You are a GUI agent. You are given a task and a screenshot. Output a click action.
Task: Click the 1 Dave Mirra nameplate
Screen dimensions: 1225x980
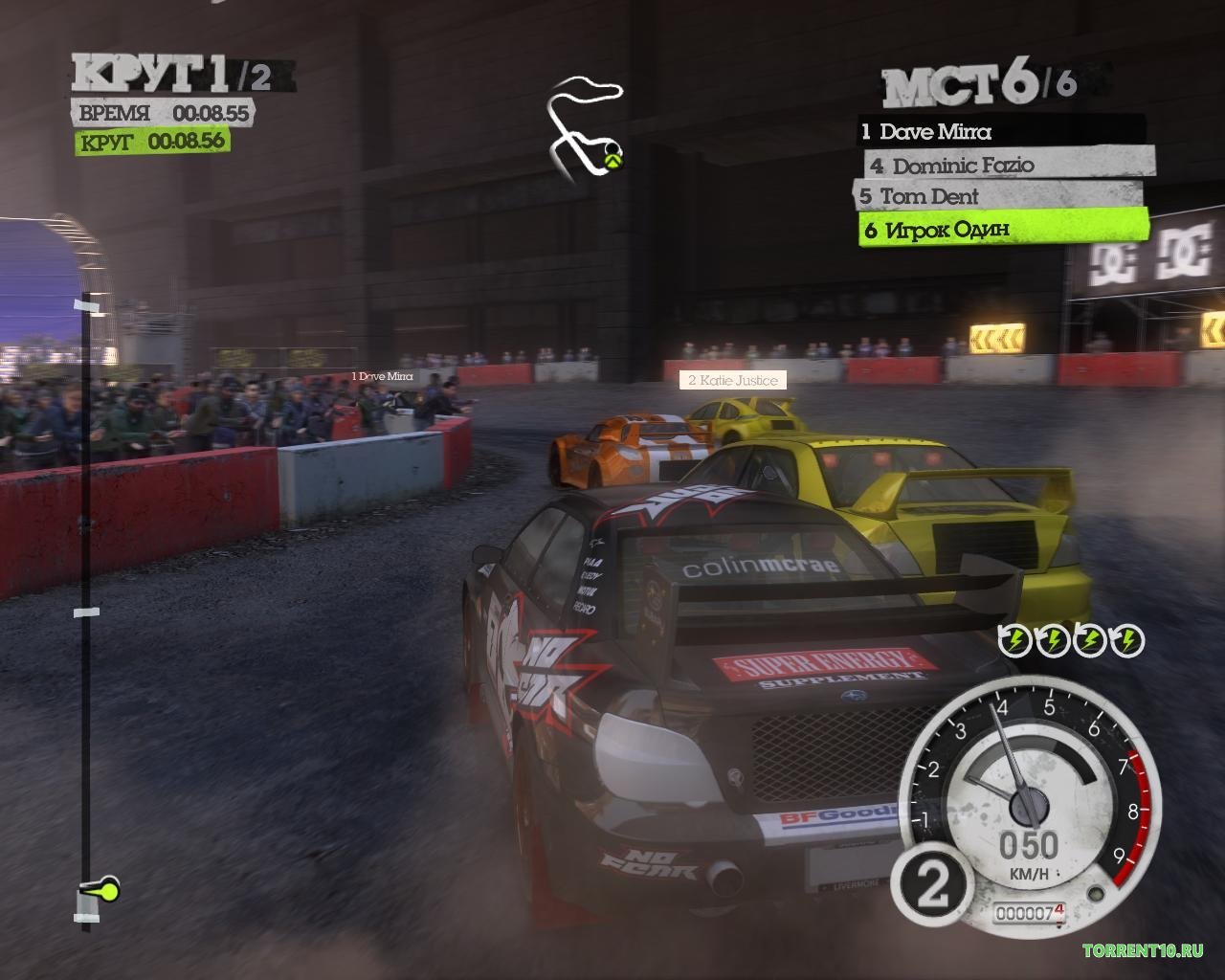[382, 377]
